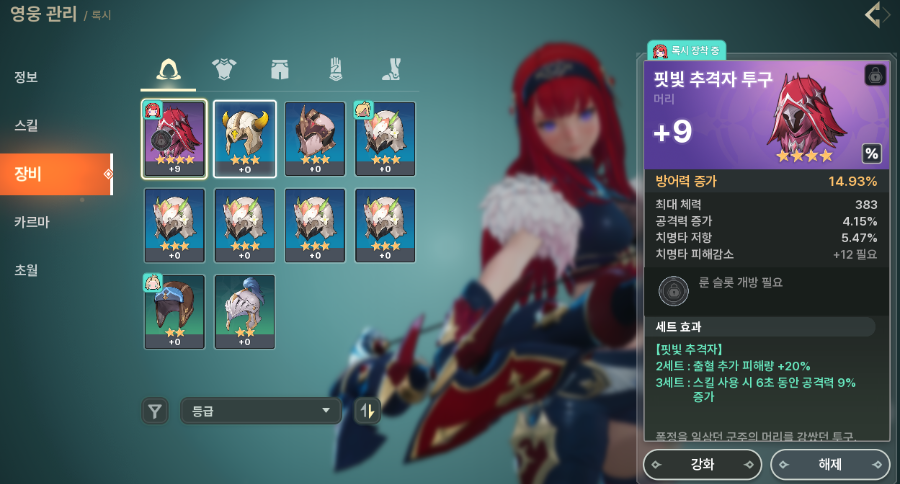Open the equipment filter button
Image resolution: width=900 pixels, height=484 pixels.
[x=155, y=410]
